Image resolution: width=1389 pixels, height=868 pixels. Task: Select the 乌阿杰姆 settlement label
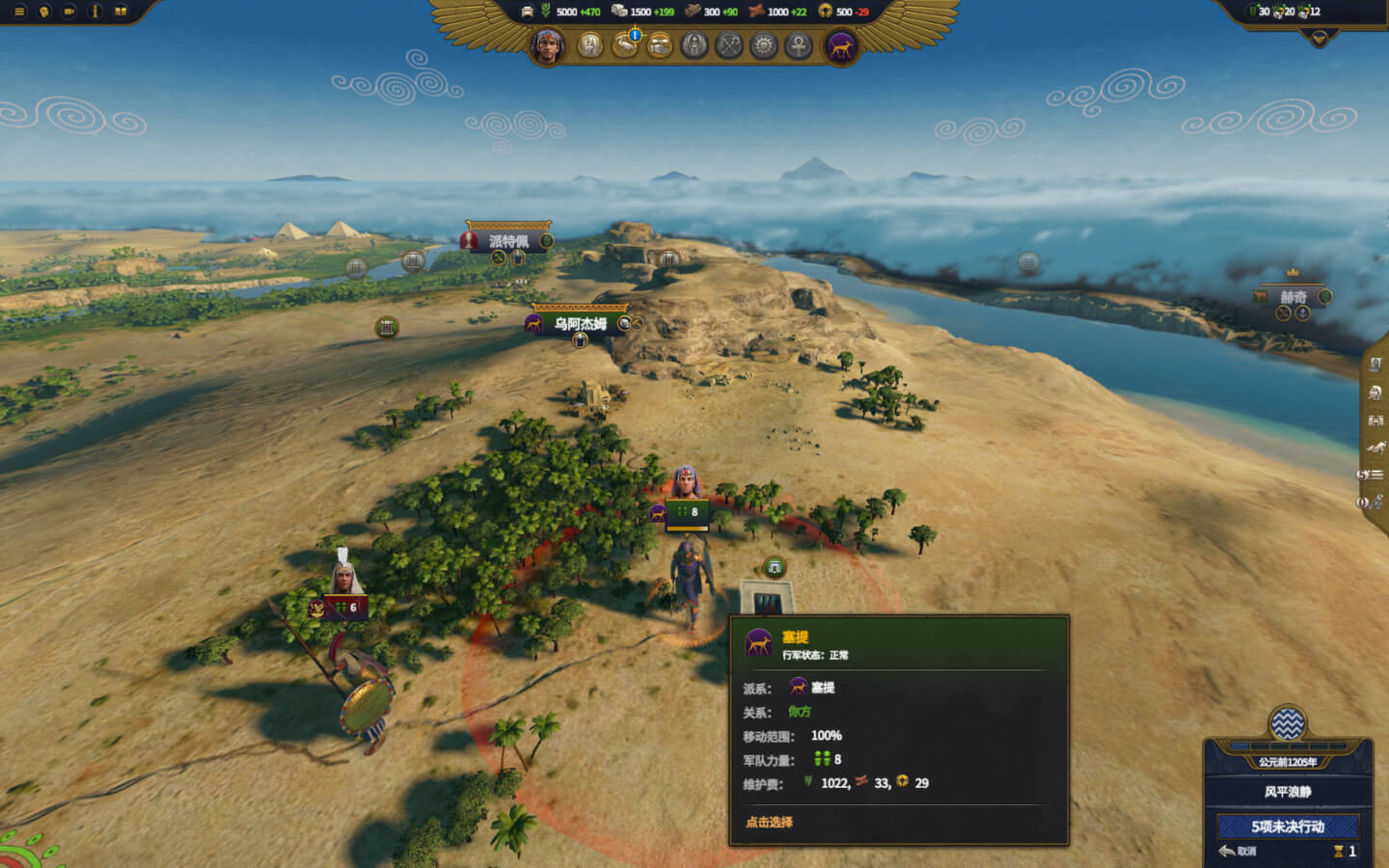click(x=581, y=324)
